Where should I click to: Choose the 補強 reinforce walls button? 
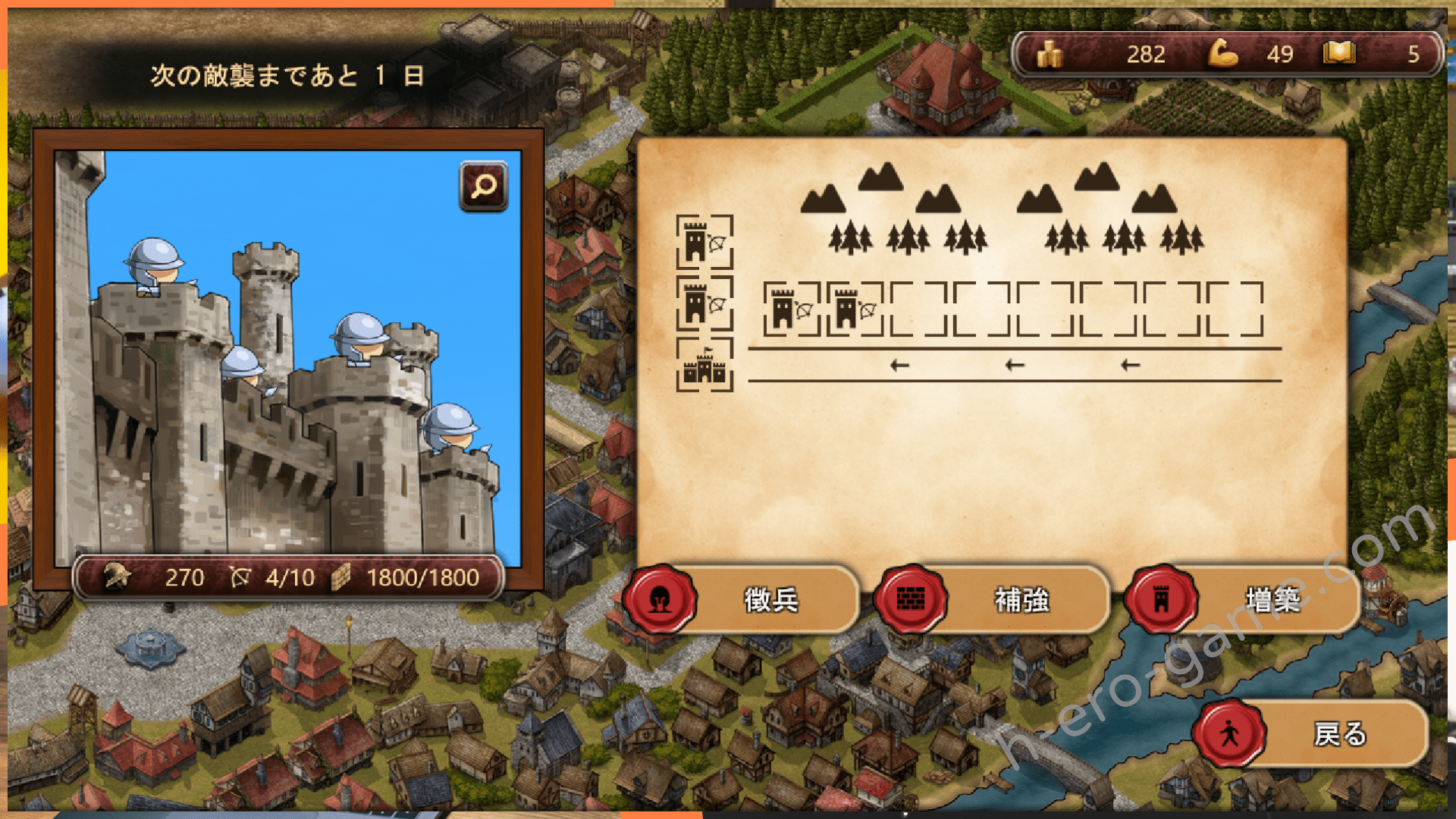click(993, 600)
